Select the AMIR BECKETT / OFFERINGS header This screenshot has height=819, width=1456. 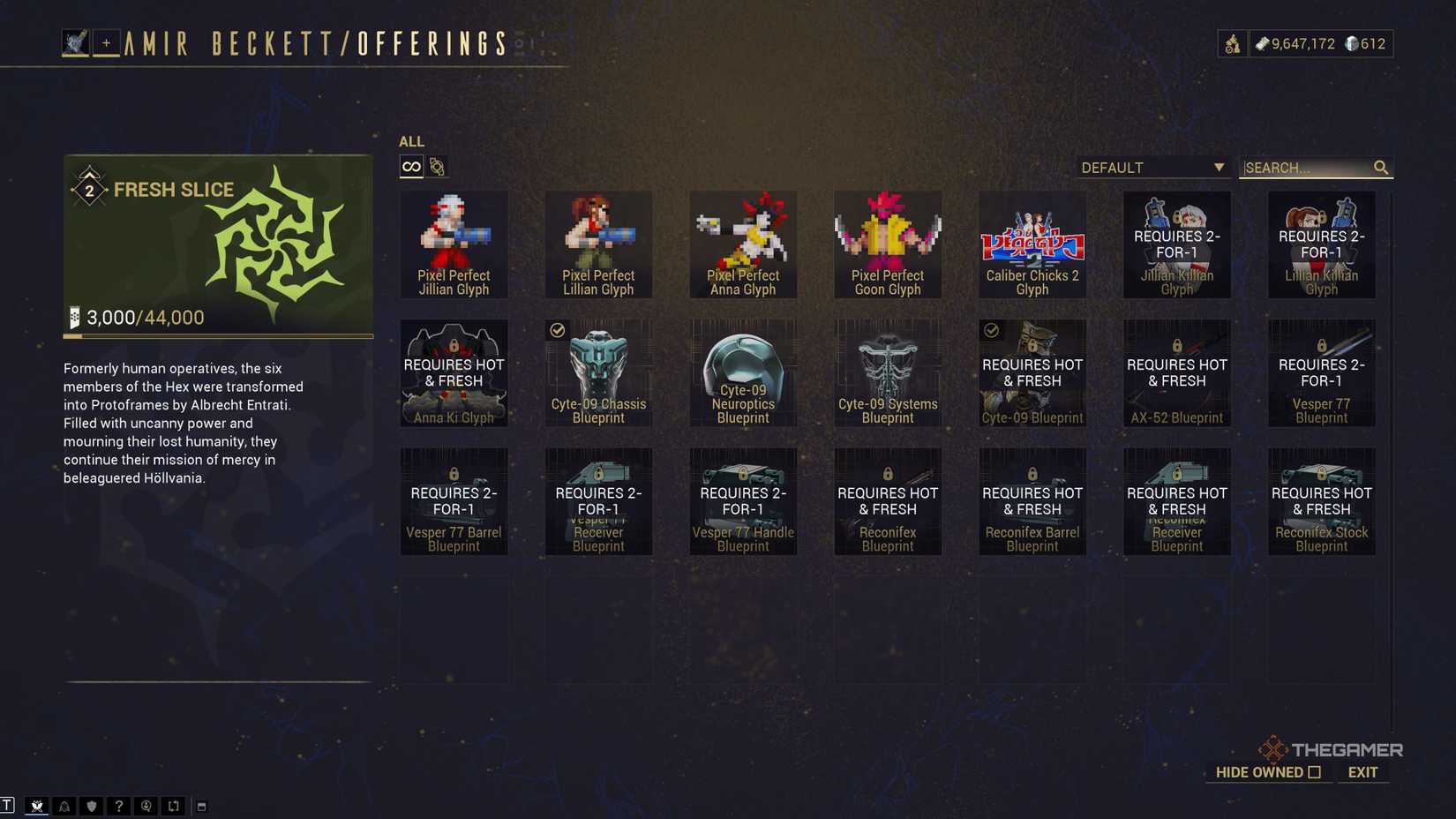[313, 40]
